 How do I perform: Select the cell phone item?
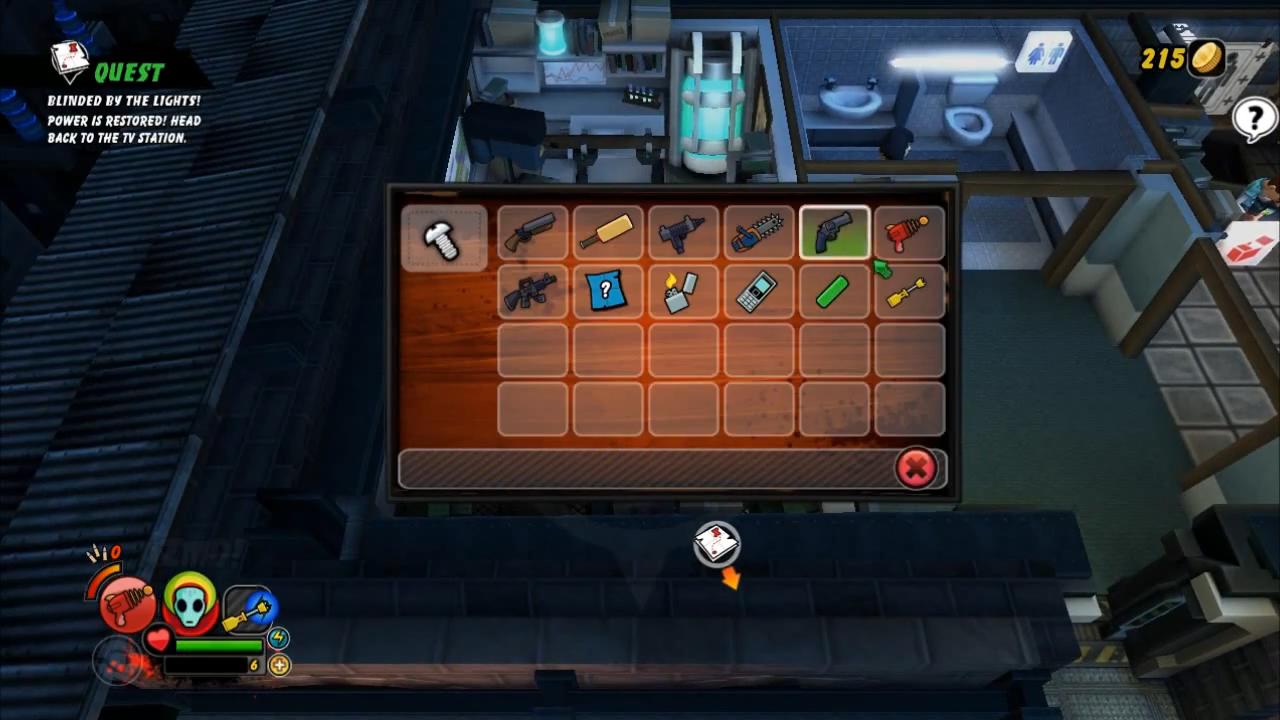pos(759,291)
